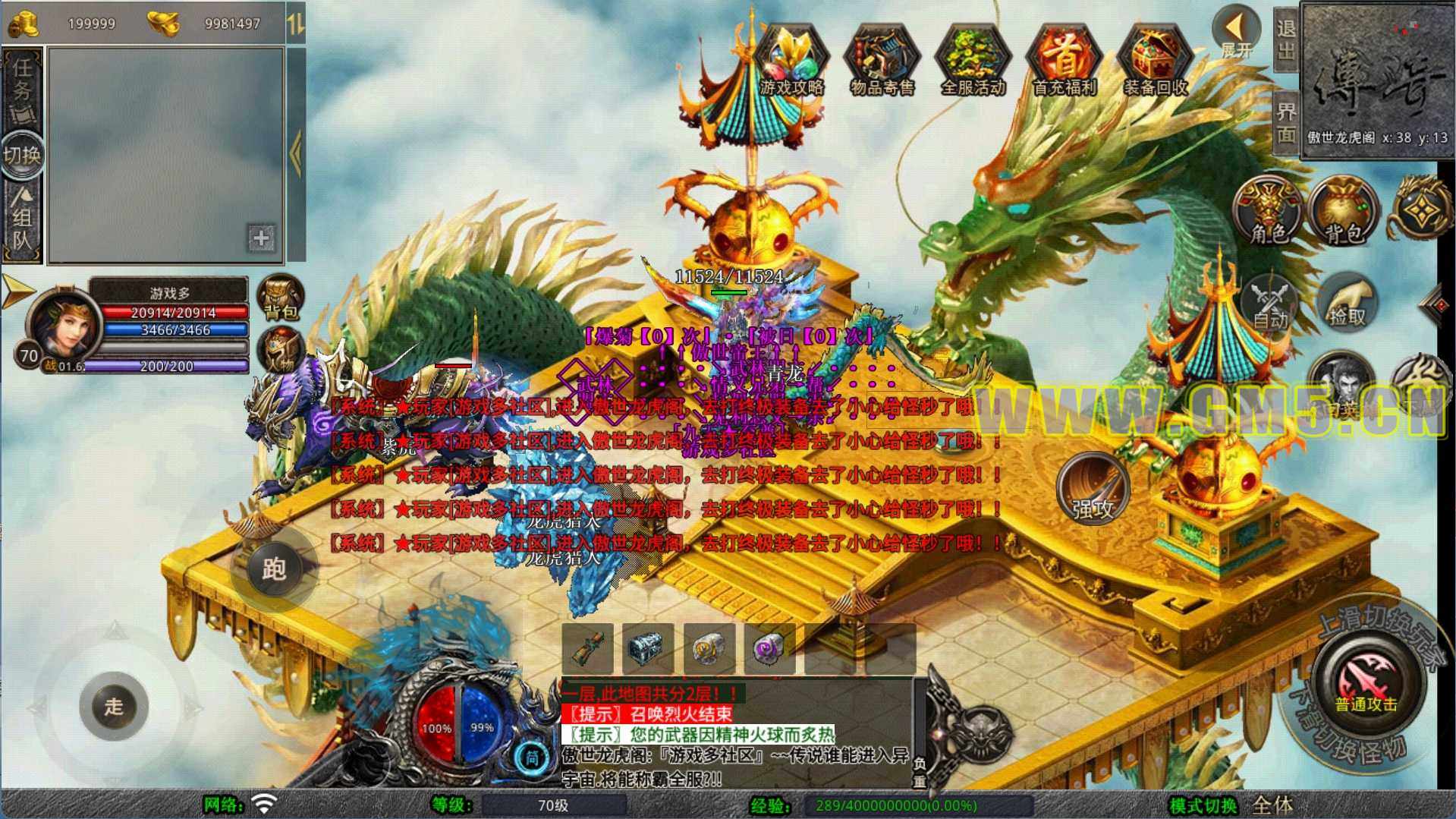Open 装备回收 equipment recycling

(x=1155, y=60)
